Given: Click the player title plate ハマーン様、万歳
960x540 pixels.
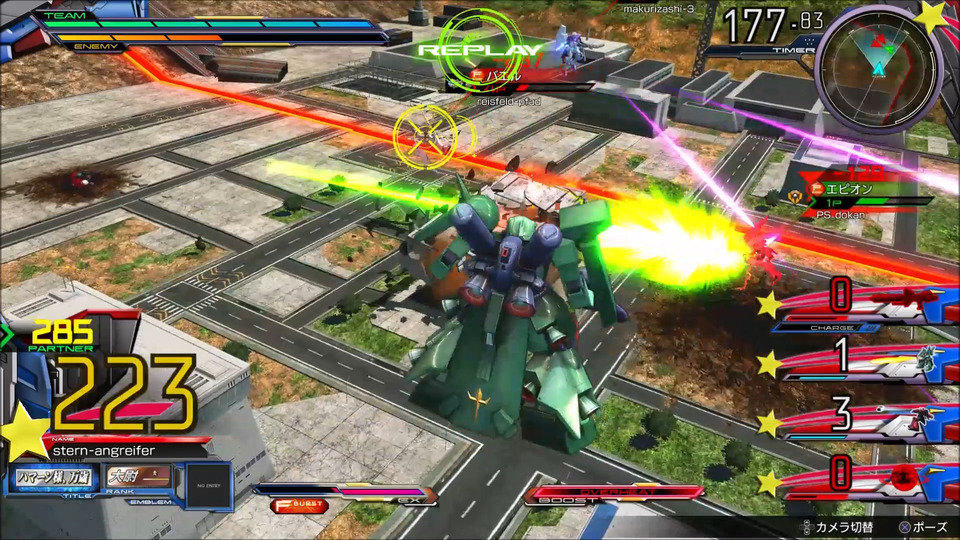Looking at the screenshot, I should click(53, 478).
